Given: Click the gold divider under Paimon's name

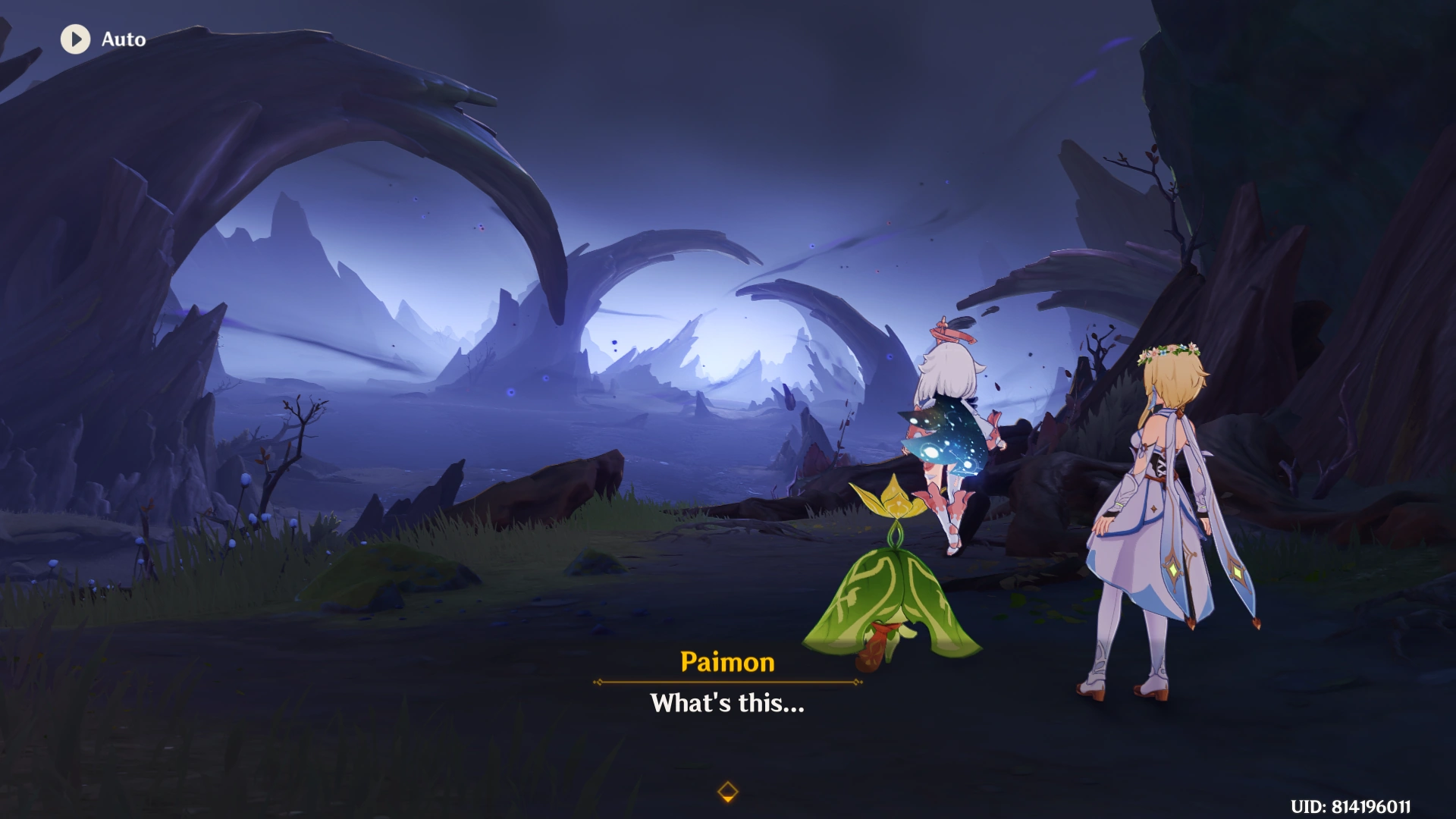Looking at the screenshot, I should point(726,680).
